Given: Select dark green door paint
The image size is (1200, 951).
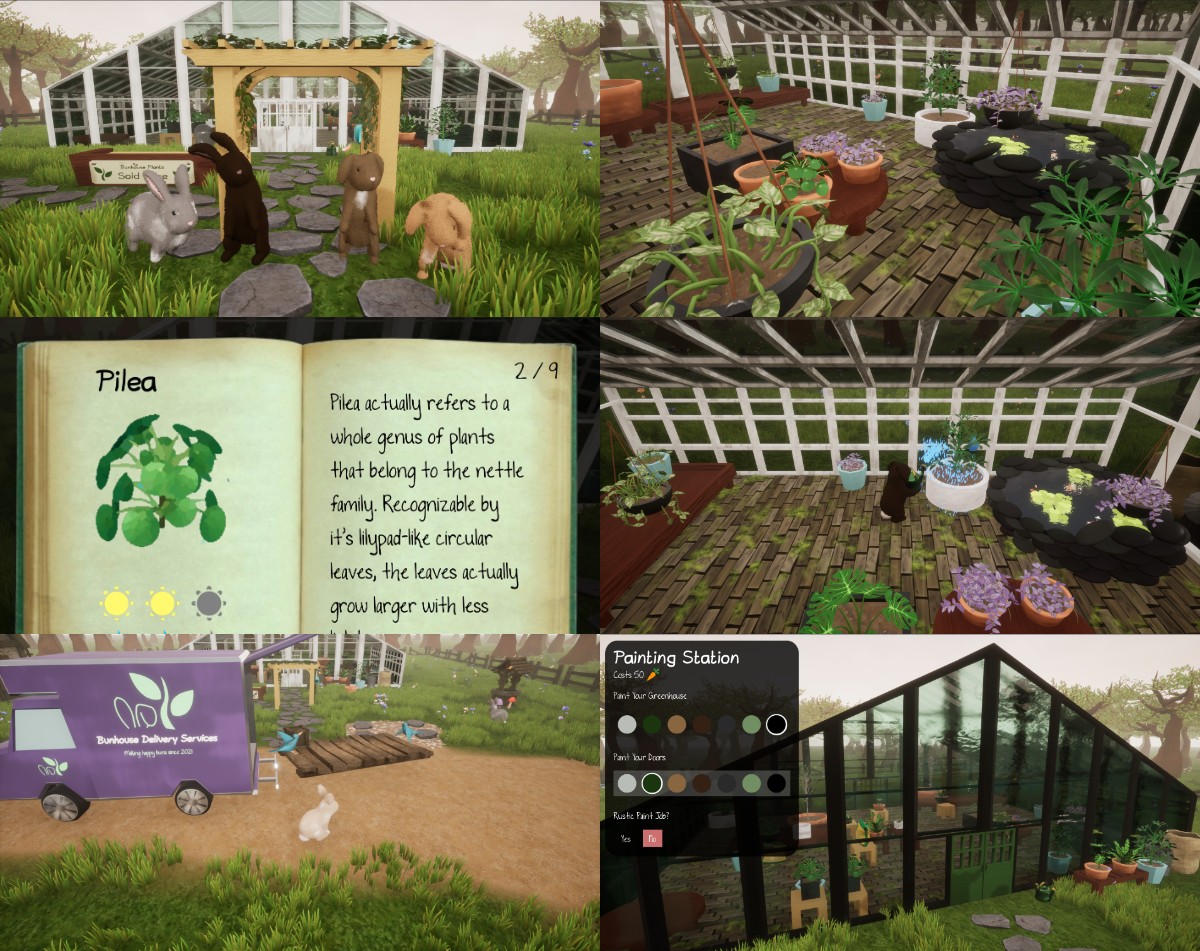Looking at the screenshot, I should (652, 783).
